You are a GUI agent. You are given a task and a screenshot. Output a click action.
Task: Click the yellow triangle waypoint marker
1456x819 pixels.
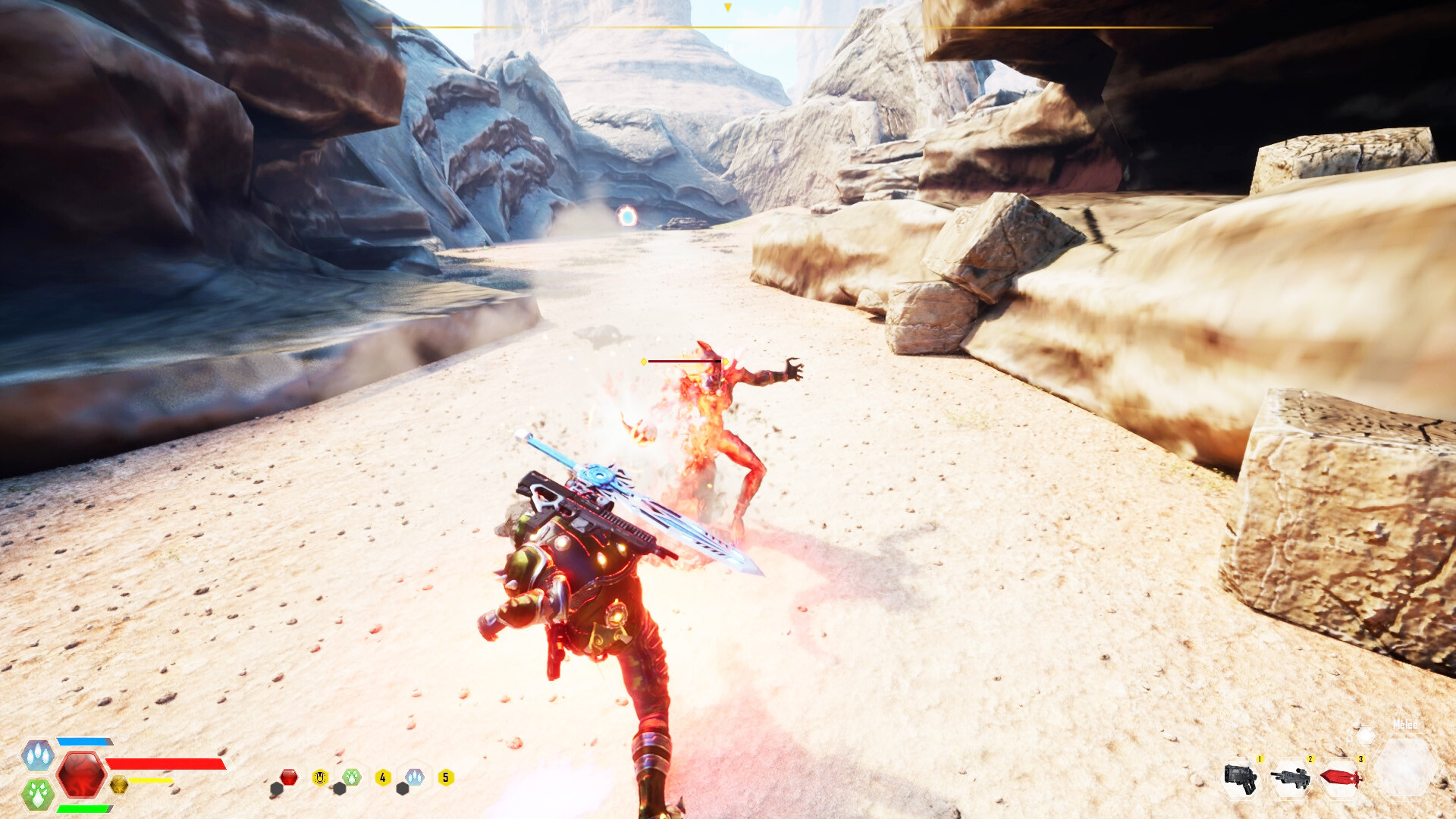pyautogui.click(x=728, y=6)
